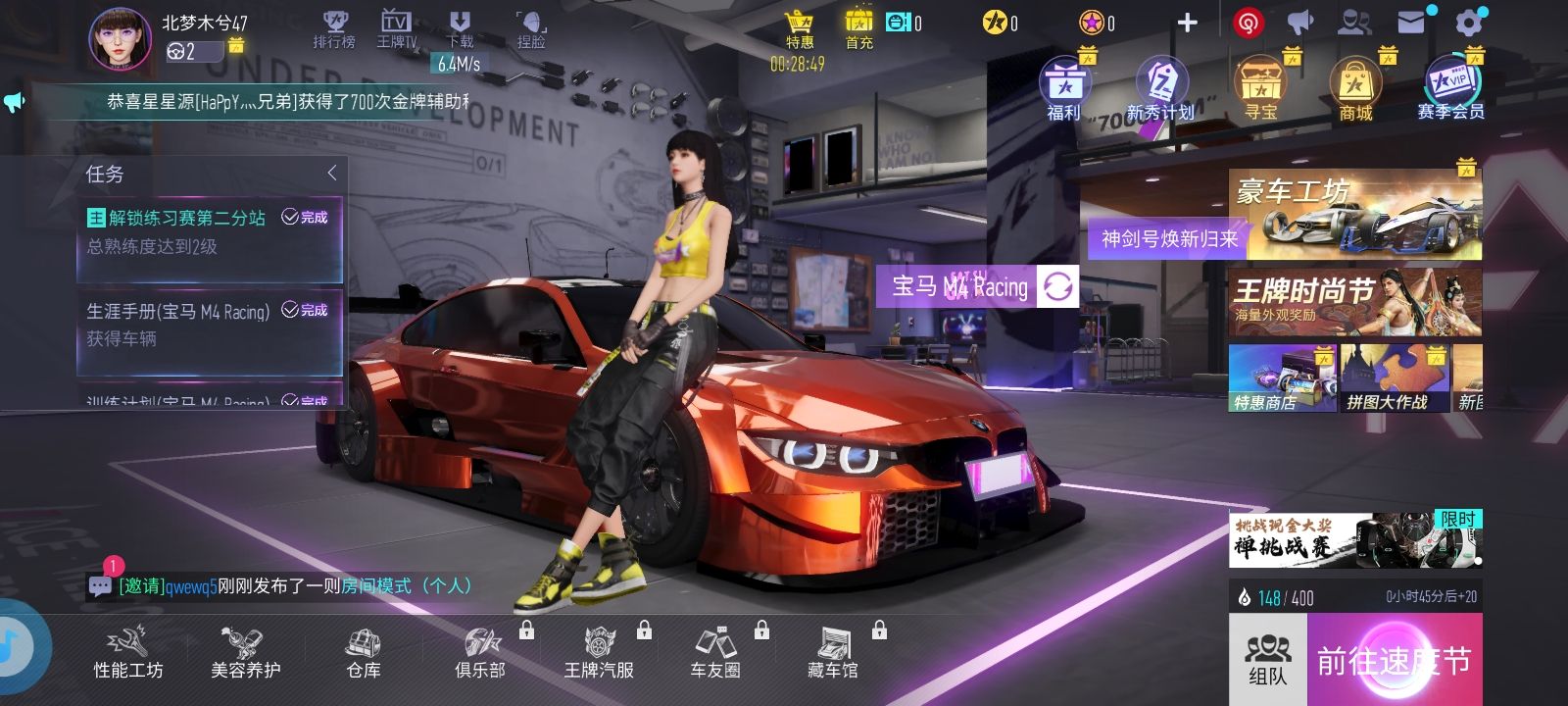
Task: Open 寻宝 treasure hunt
Action: [x=1260, y=89]
